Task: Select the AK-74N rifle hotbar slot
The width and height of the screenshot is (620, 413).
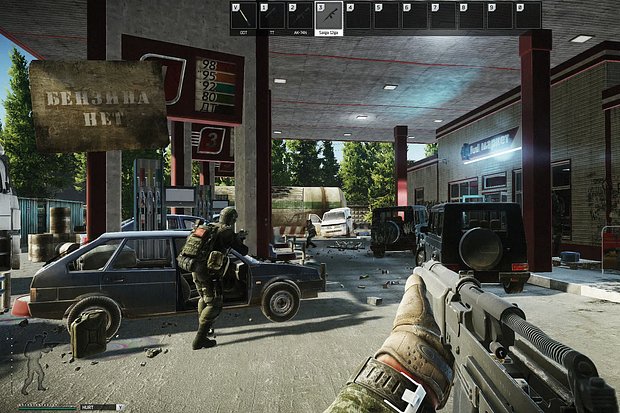Action: point(300,15)
